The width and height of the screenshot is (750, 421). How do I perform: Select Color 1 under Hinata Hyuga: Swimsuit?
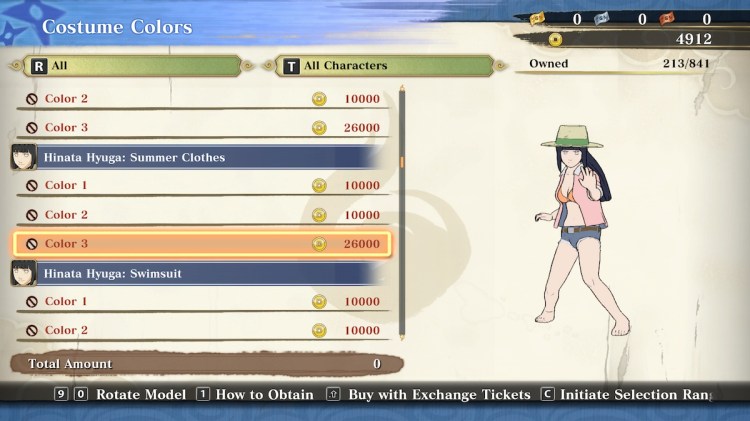201,302
